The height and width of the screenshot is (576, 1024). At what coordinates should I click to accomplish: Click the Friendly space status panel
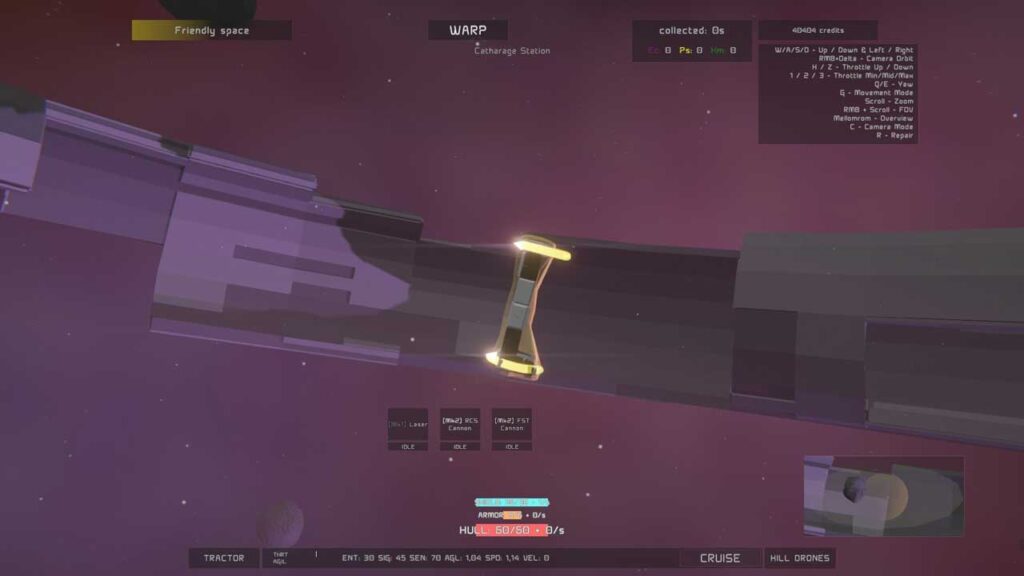pyautogui.click(x=212, y=31)
